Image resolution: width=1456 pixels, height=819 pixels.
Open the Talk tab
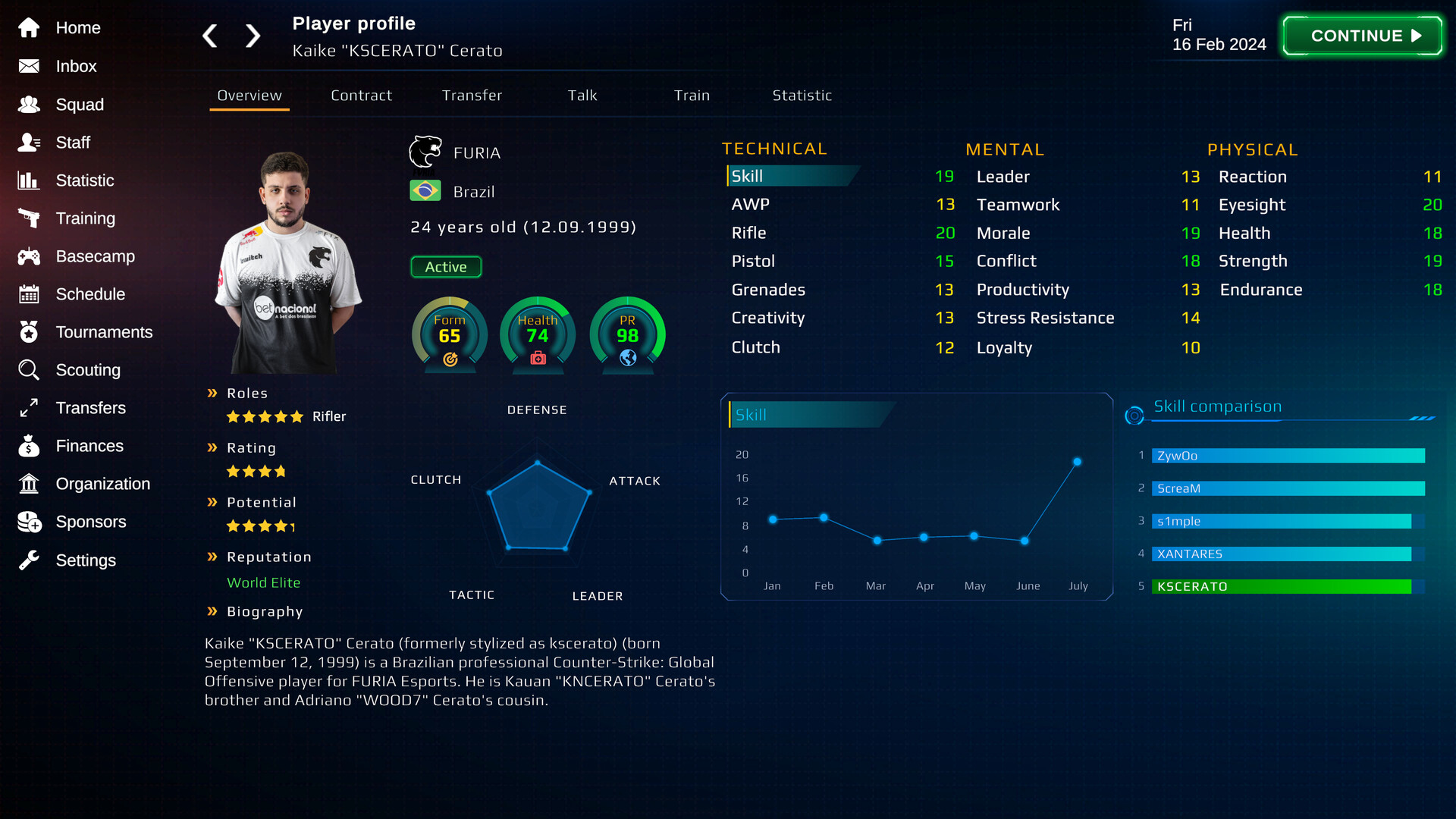tap(582, 96)
